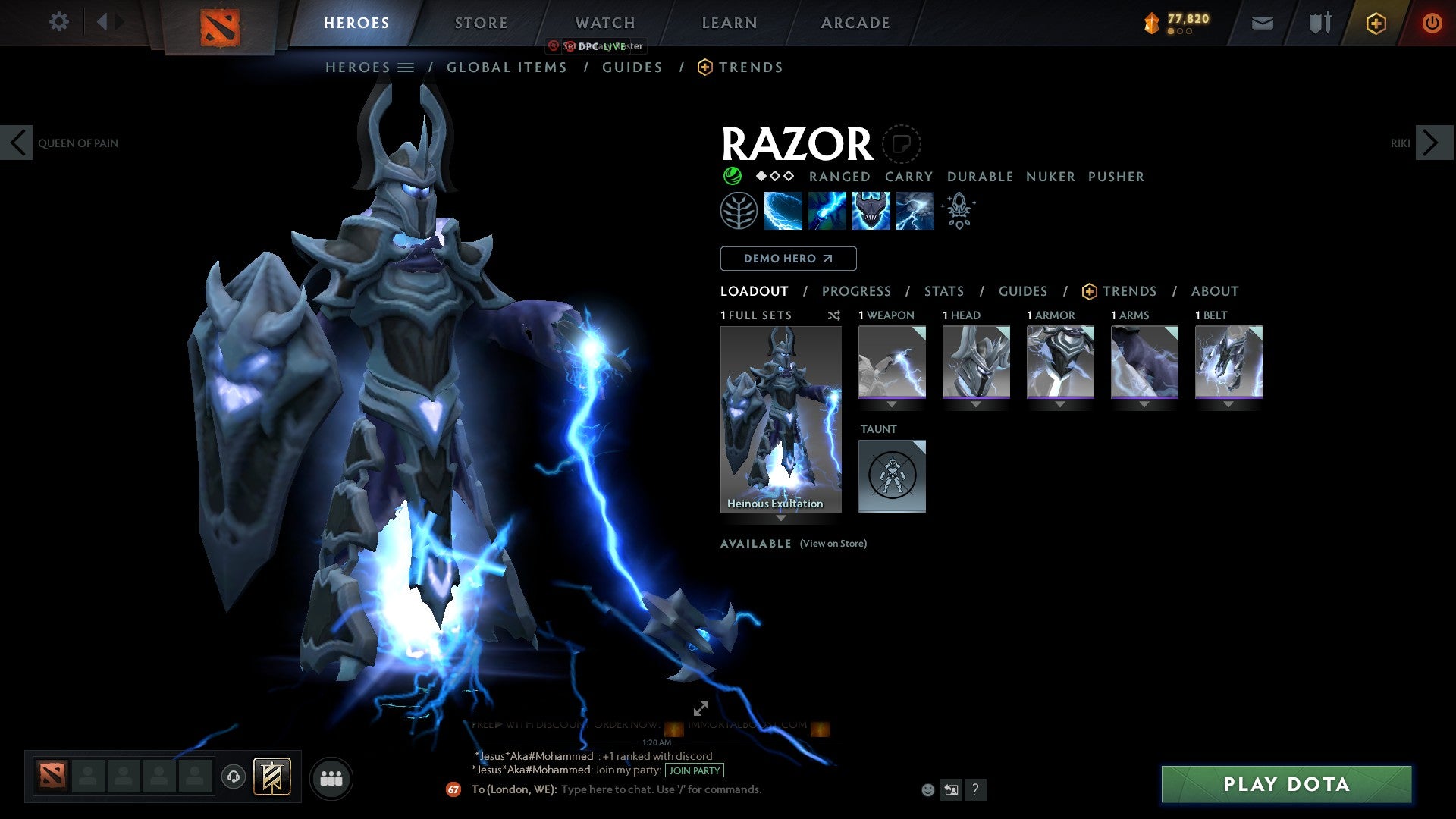Switch to the ARCADE tab

click(855, 23)
